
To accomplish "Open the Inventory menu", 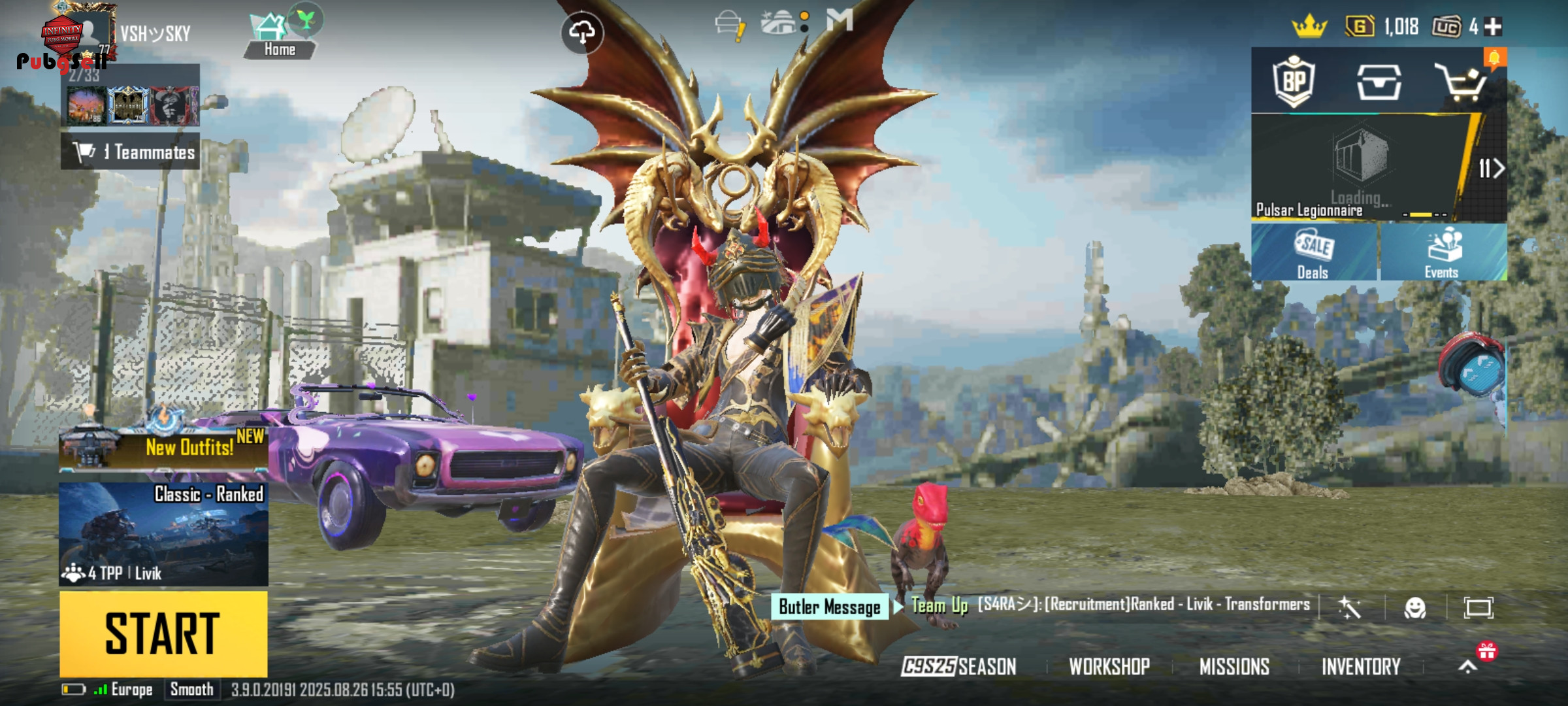I will coord(1361,666).
